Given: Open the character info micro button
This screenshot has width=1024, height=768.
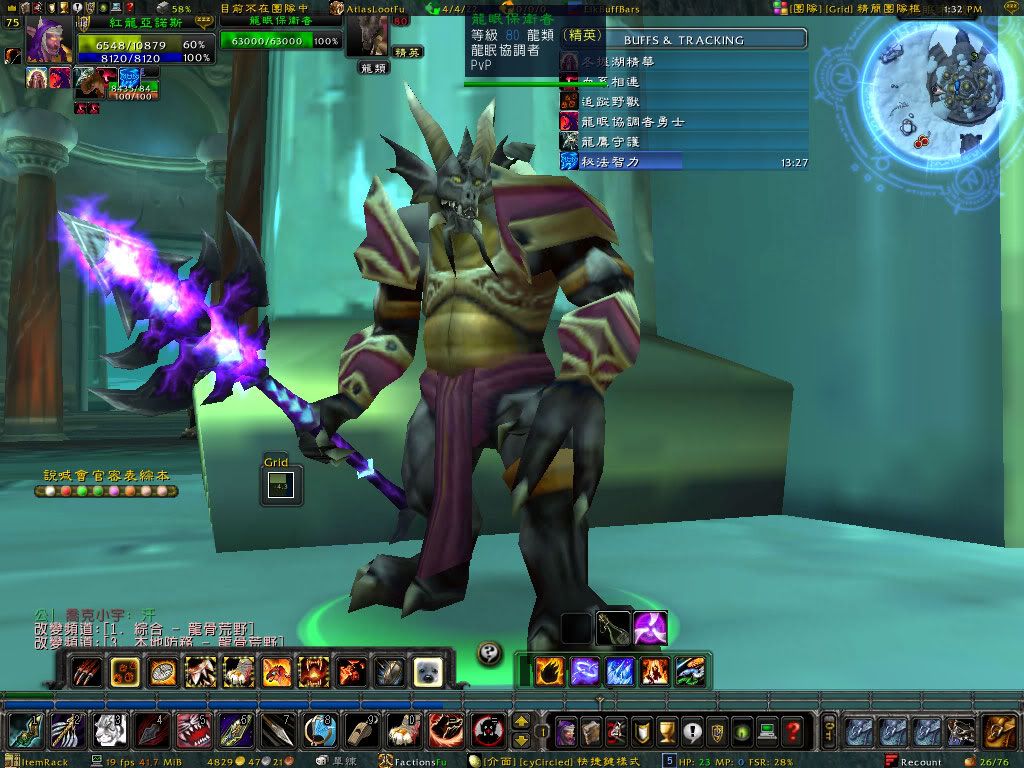Looking at the screenshot, I should (567, 732).
